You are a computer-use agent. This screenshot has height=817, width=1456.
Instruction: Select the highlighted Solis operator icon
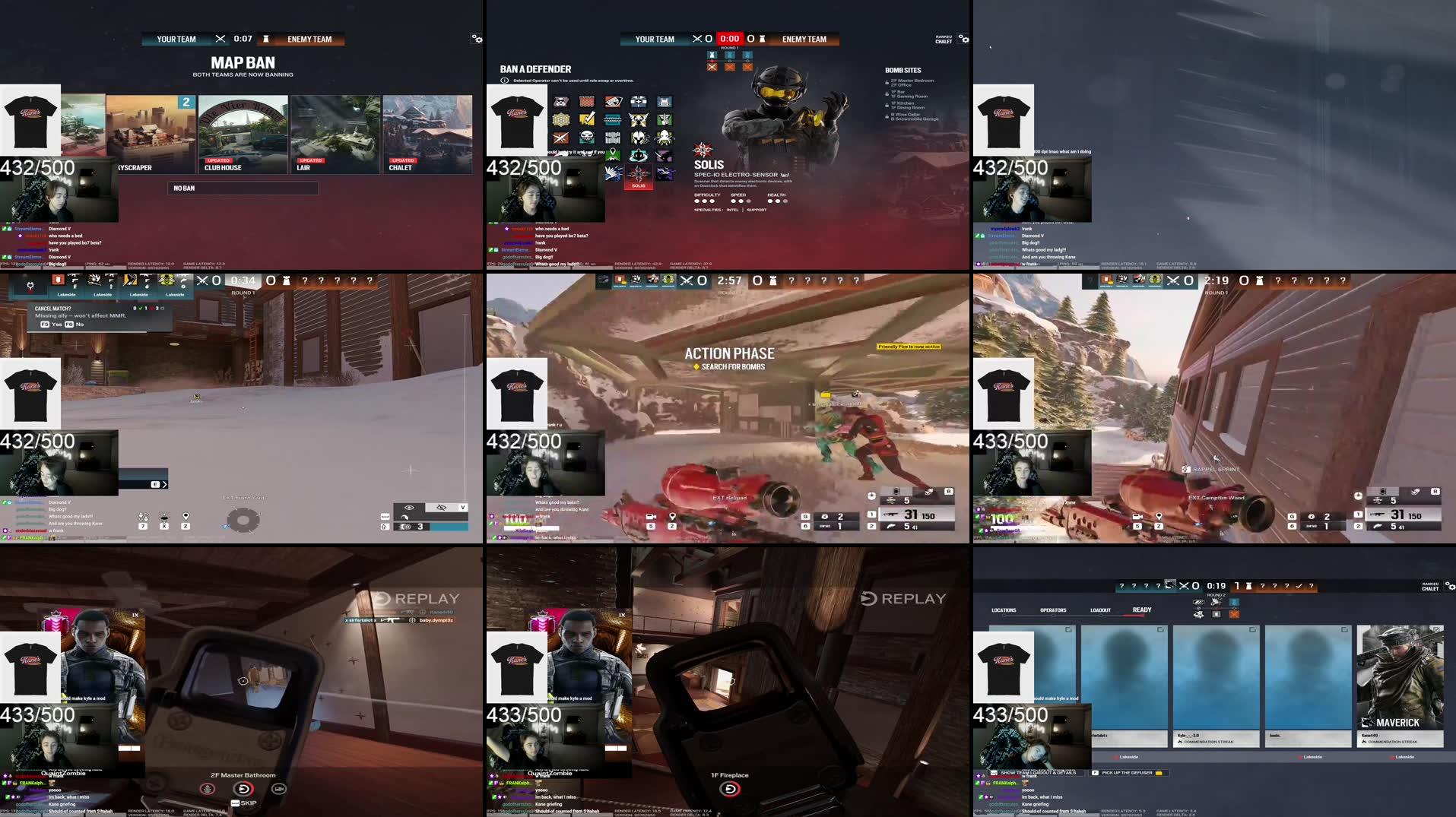click(x=638, y=175)
